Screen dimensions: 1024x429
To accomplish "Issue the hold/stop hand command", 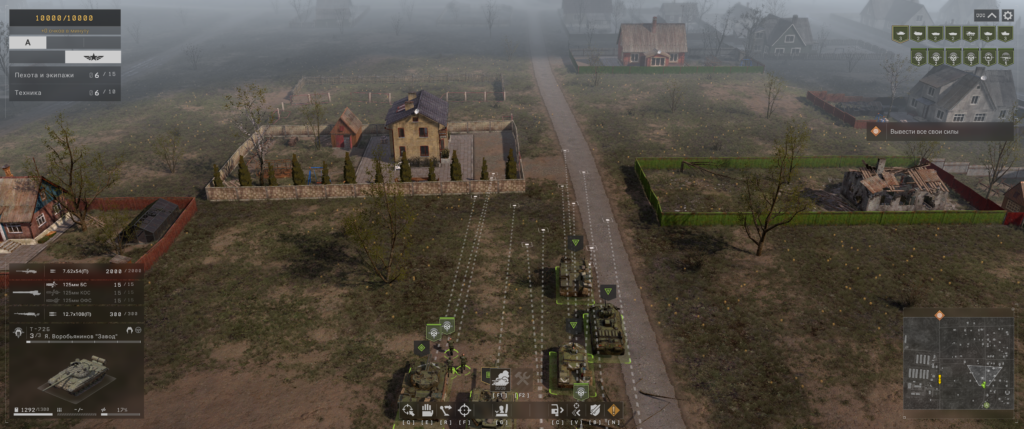I will click(426, 410).
